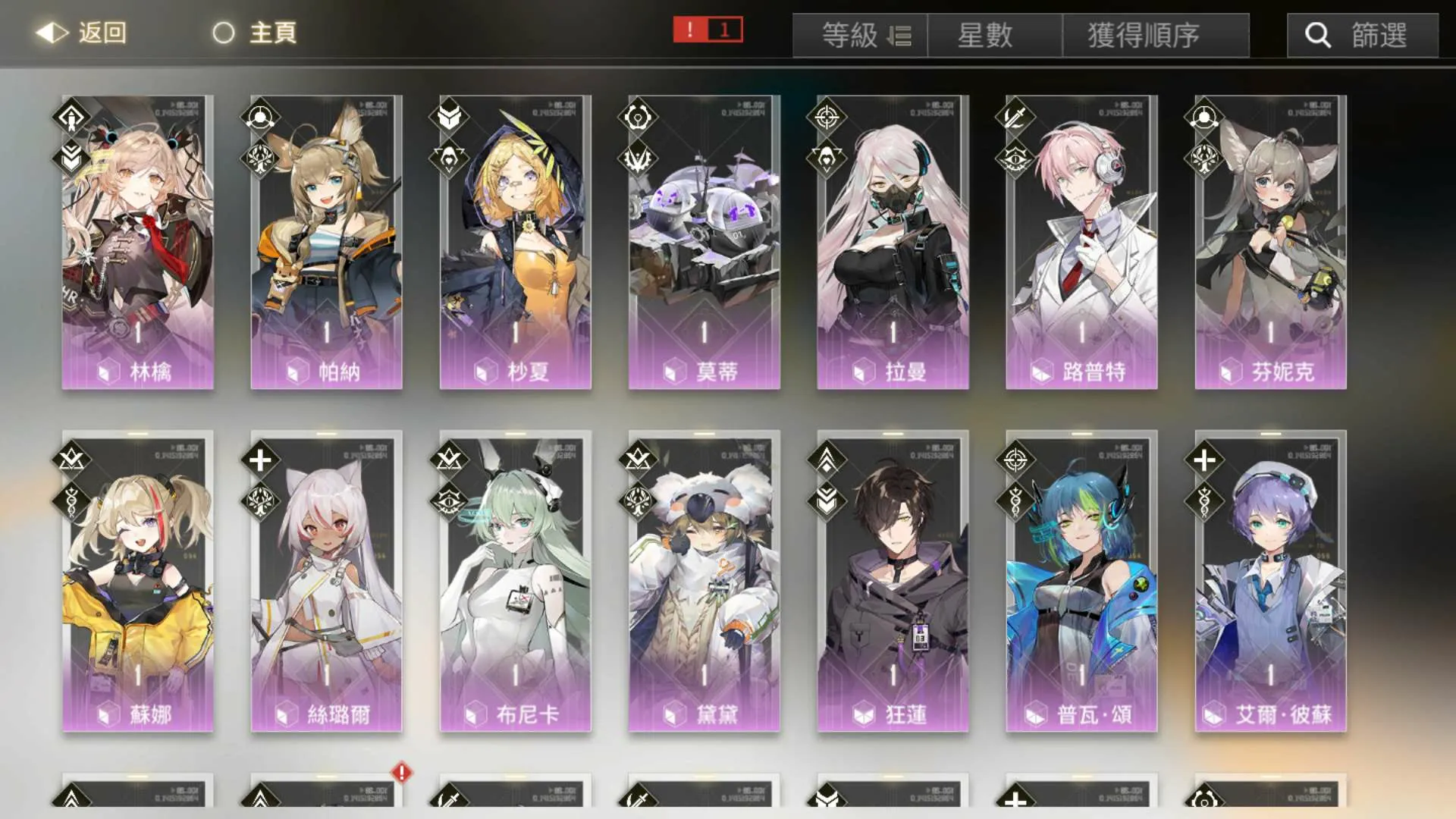The width and height of the screenshot is (1456, 819).
Task: Open the 篩選 filter panel
Action: (x=1362, y=36)
